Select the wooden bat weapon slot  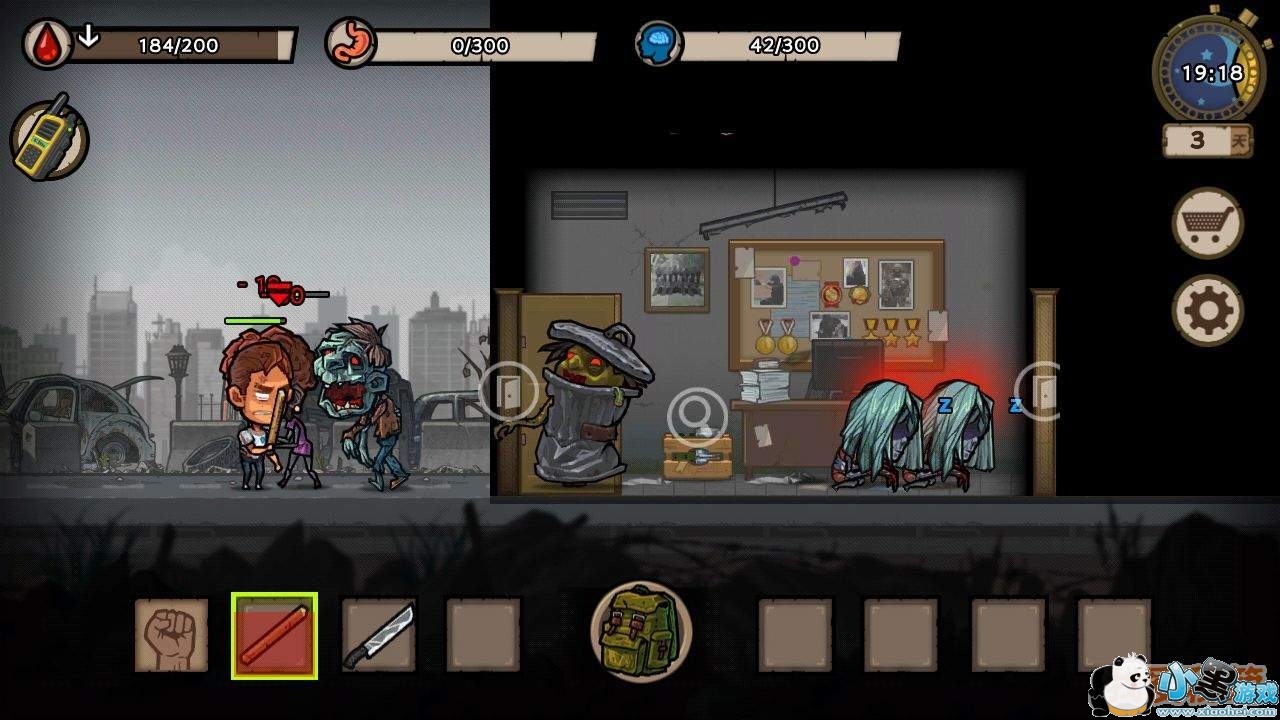tap(275, 635)
